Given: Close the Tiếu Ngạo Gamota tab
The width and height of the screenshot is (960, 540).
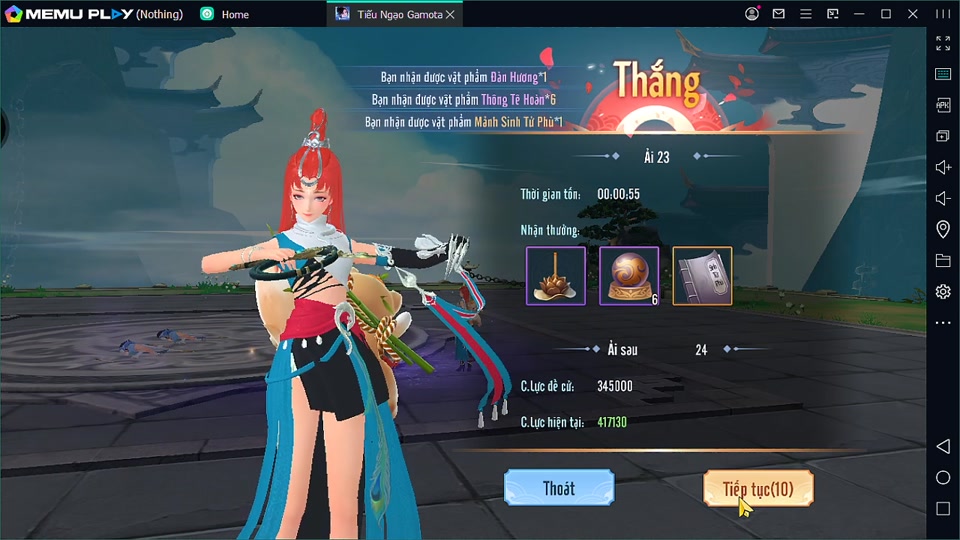Looking at the screenshot, I should pyautogui.click(x=450, y=14).
